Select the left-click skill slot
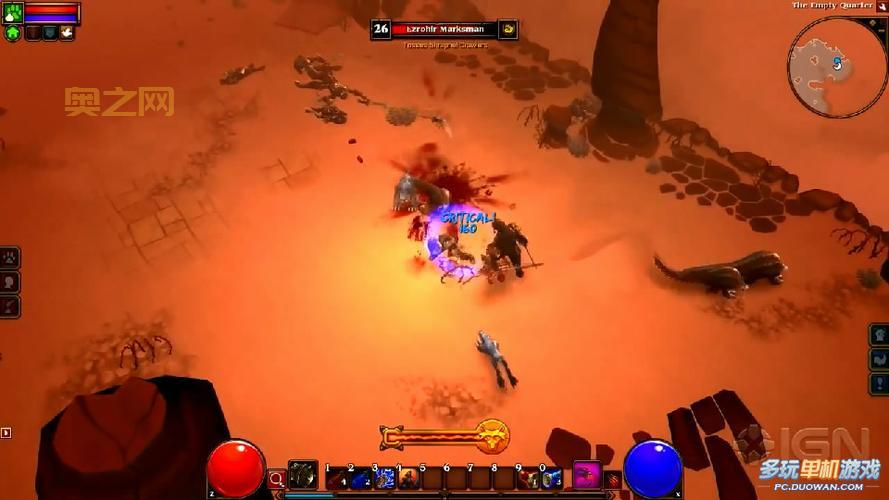The image size is (889, 500). pyautogui.click(x=303, y=475)
